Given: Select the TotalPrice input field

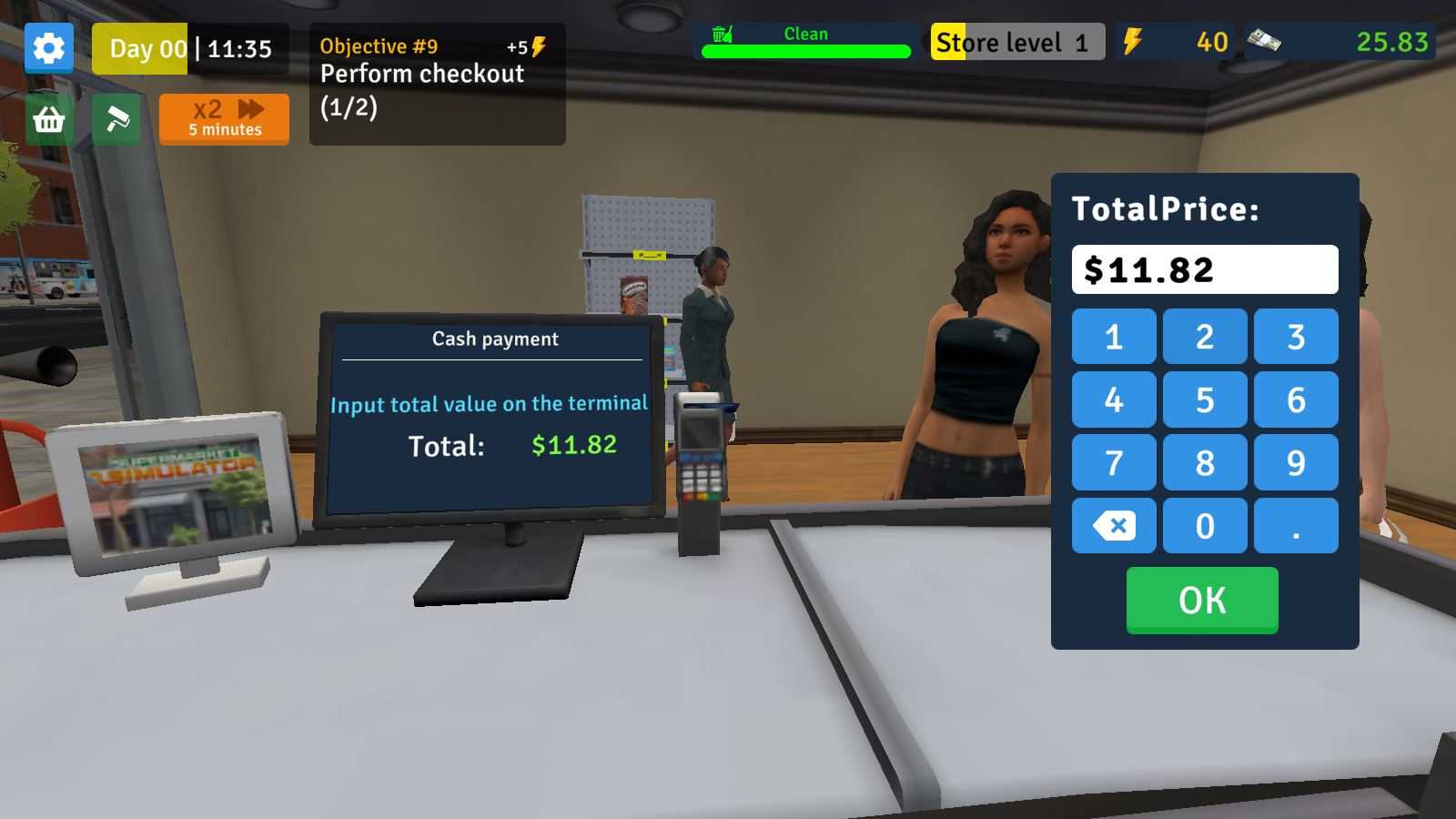Looking at the screenshot, I should point(1205,269).
